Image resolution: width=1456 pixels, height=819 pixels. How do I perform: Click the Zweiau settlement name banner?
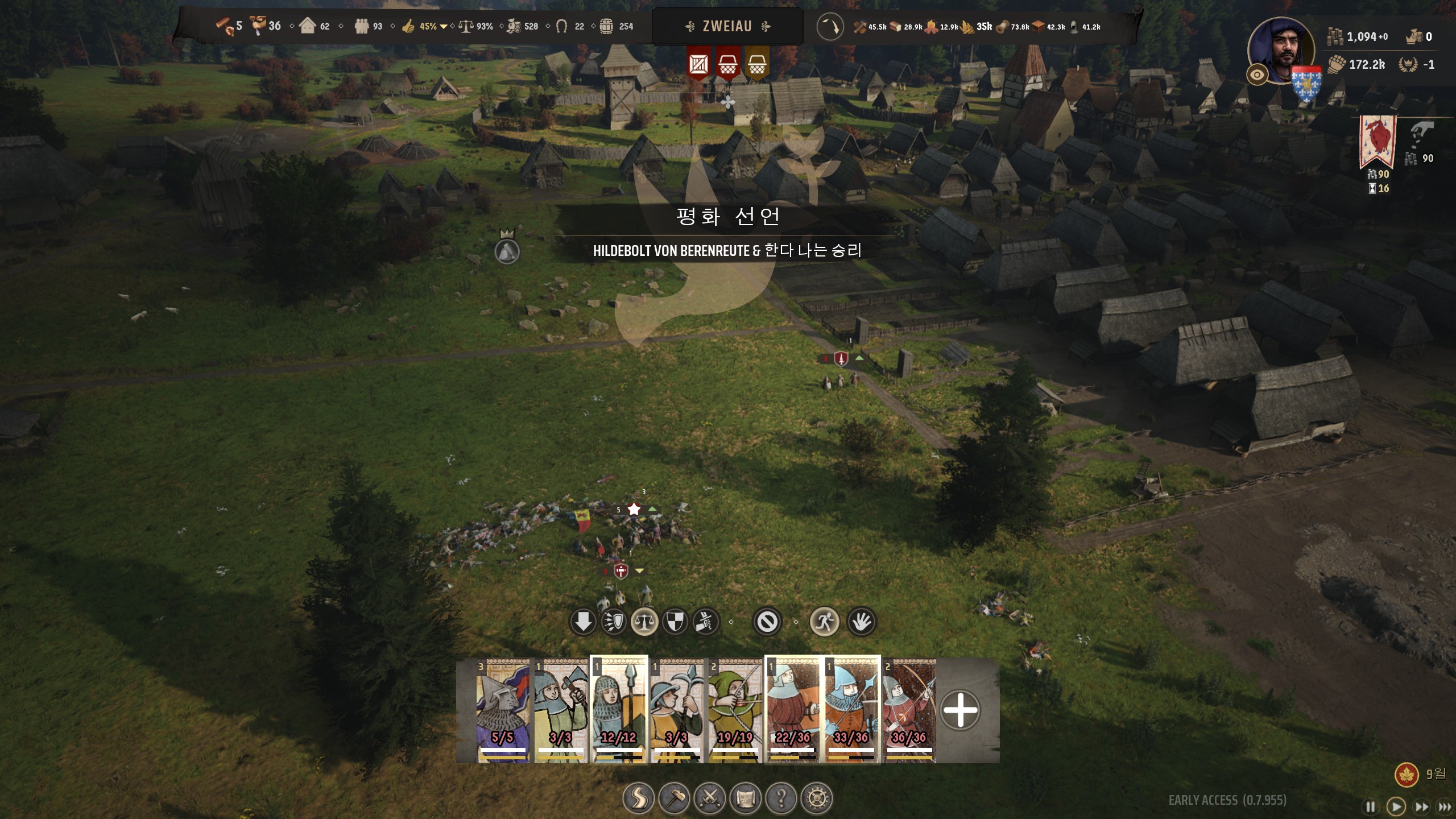click(x=727, y=26)
